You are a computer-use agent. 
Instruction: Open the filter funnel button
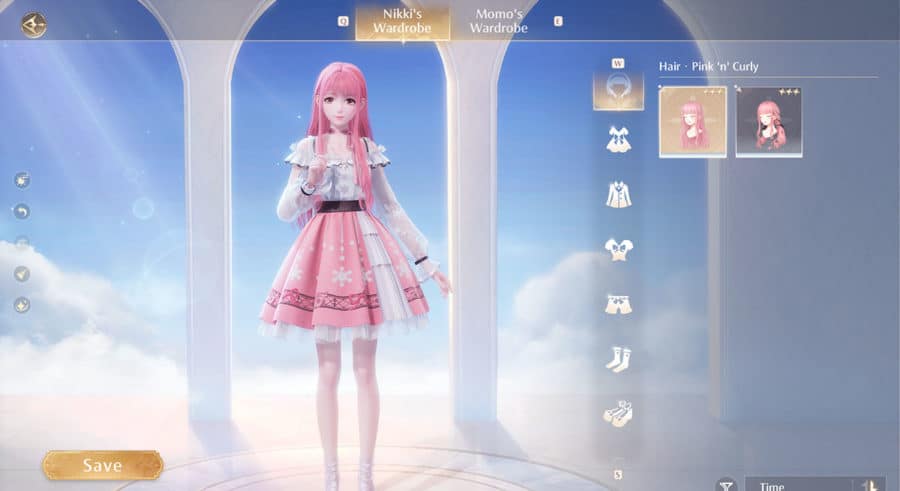coord(725,485)
